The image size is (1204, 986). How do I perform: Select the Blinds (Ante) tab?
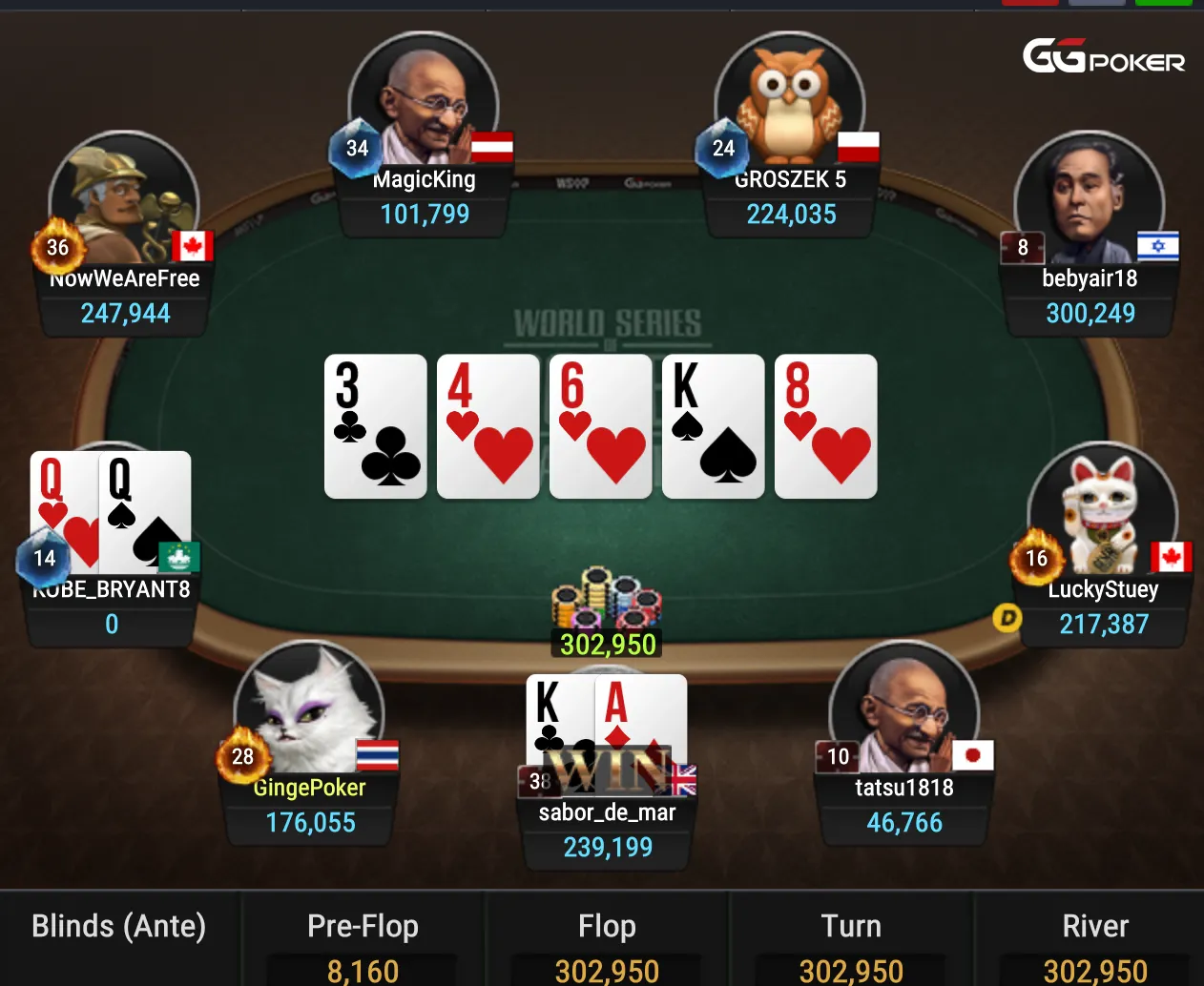click(x=119, y=927)
